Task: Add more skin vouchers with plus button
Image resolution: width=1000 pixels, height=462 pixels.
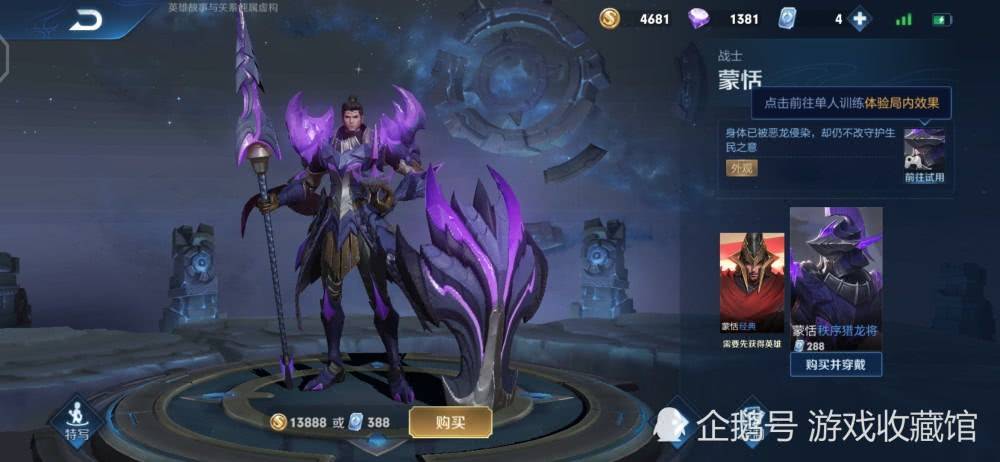Action: pyautogui.click(x=858, y=19)
